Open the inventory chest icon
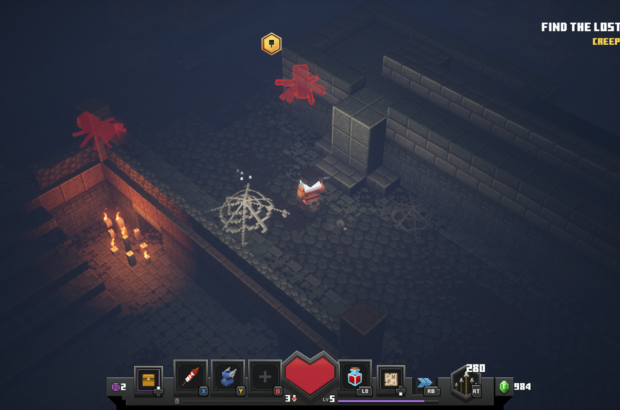Screen dimensions: 620x410 pos(148,378)
